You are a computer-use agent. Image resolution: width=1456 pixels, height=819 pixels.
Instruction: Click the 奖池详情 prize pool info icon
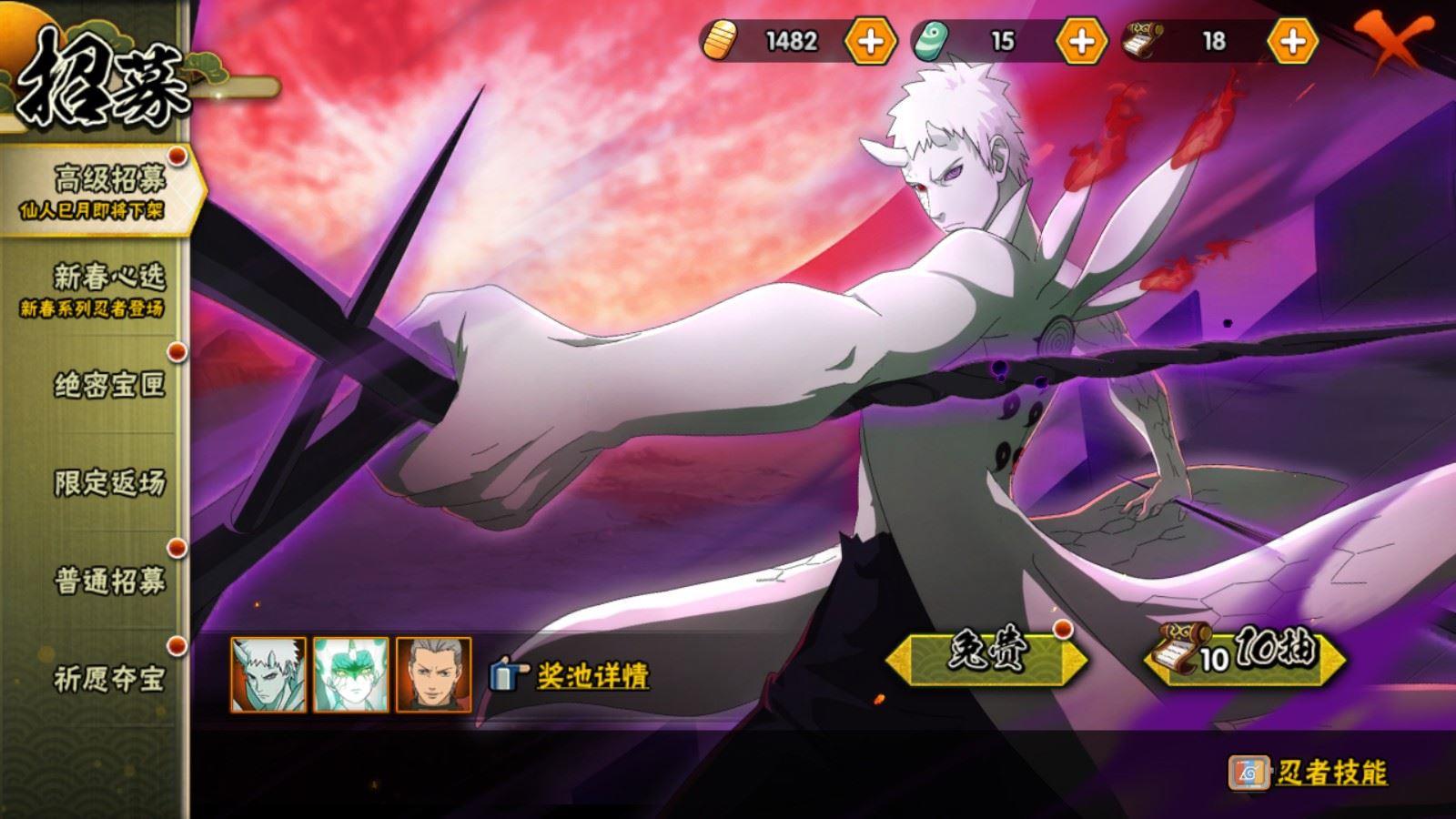click(503, 674)
